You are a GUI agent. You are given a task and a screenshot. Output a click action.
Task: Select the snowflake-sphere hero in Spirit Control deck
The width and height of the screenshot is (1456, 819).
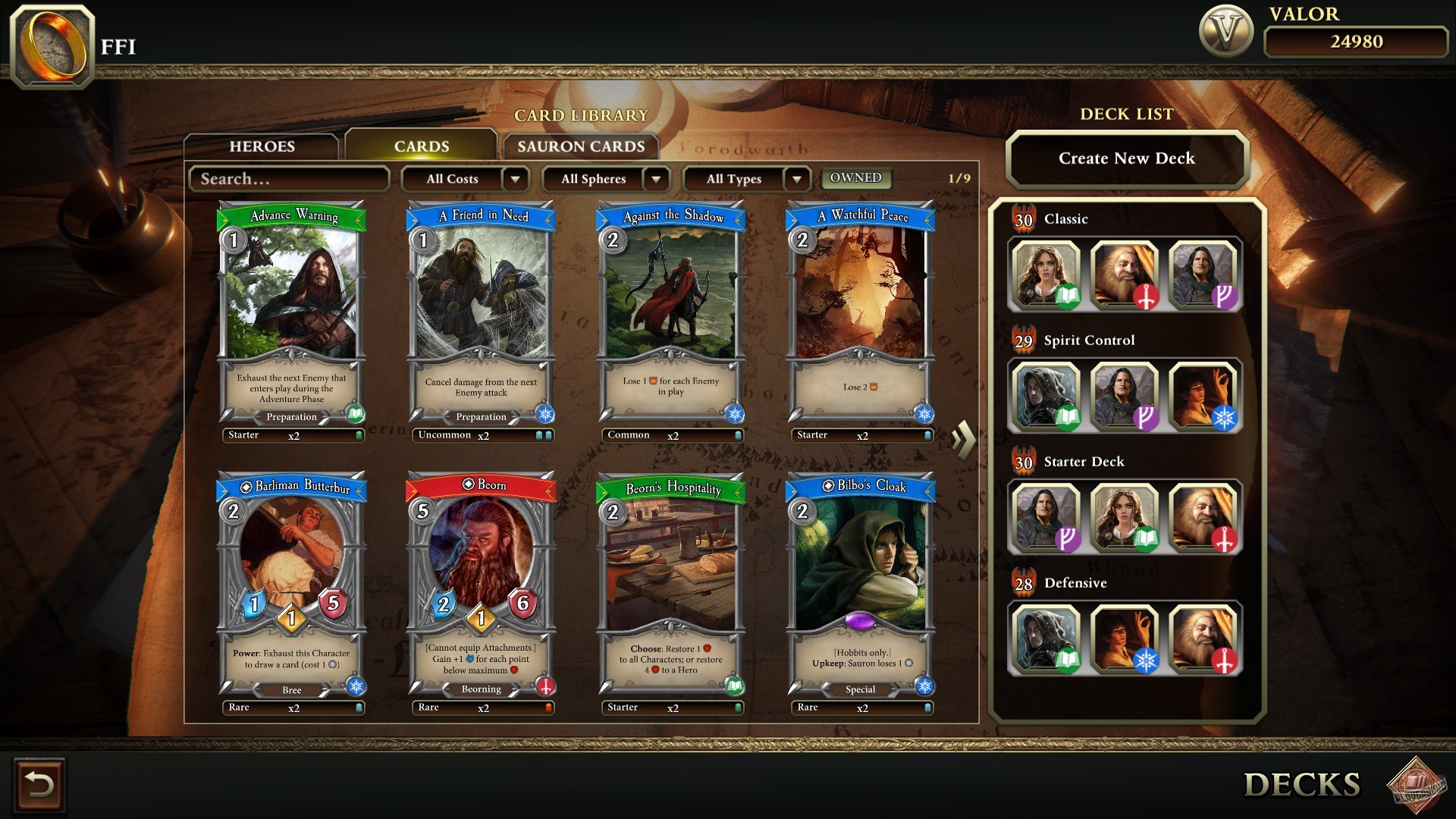click(x=1205, y=395)
